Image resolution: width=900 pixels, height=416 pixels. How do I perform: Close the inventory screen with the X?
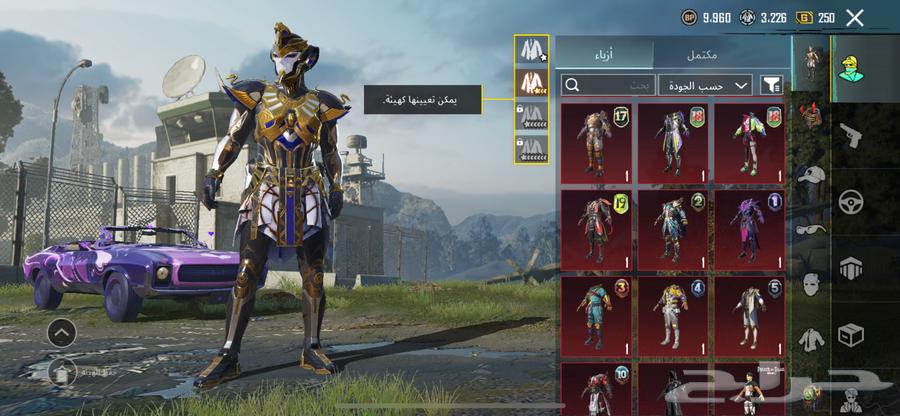854,17
